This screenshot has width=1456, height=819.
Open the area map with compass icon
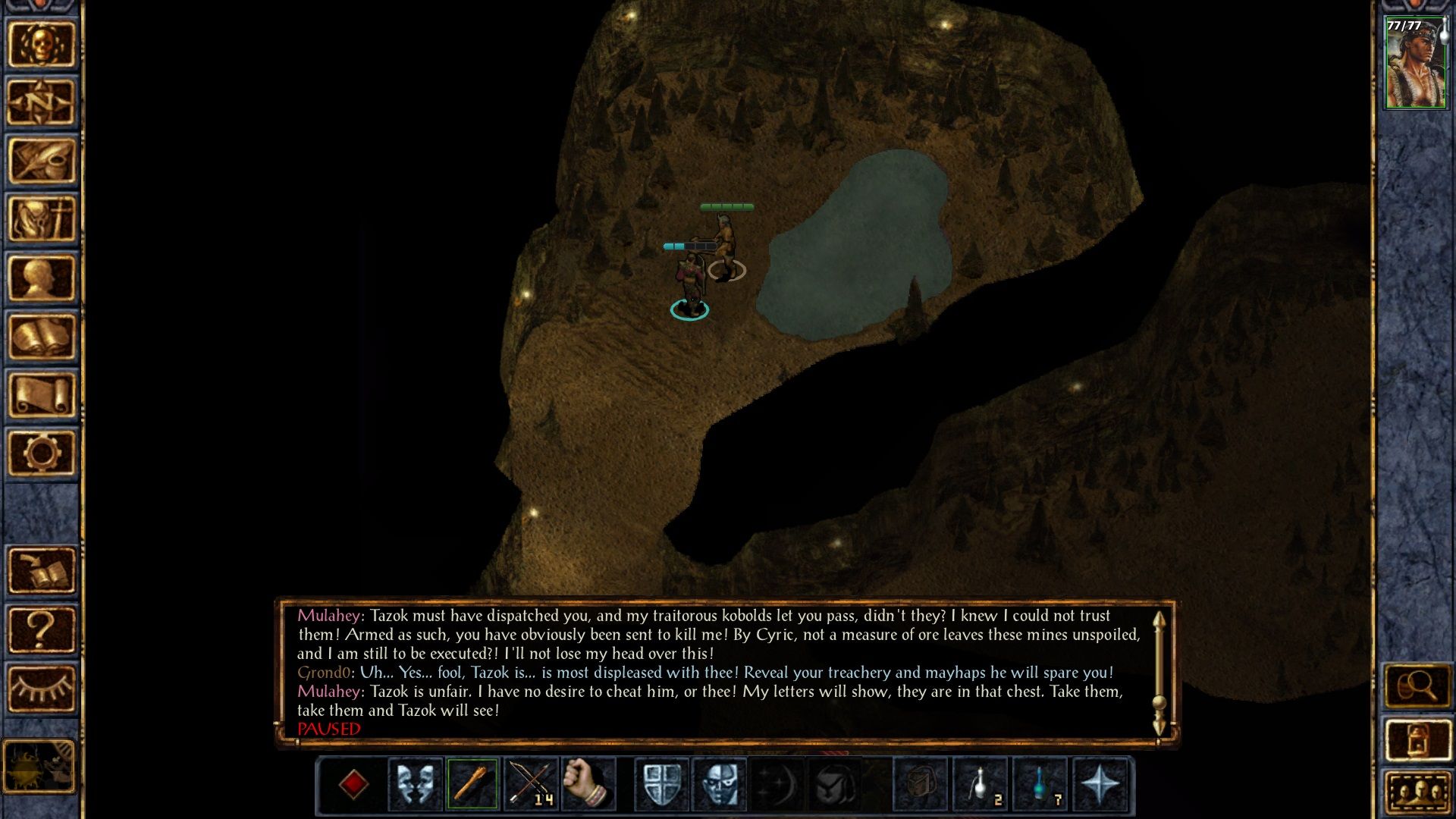pyautogui.click(x=42, y=102)
